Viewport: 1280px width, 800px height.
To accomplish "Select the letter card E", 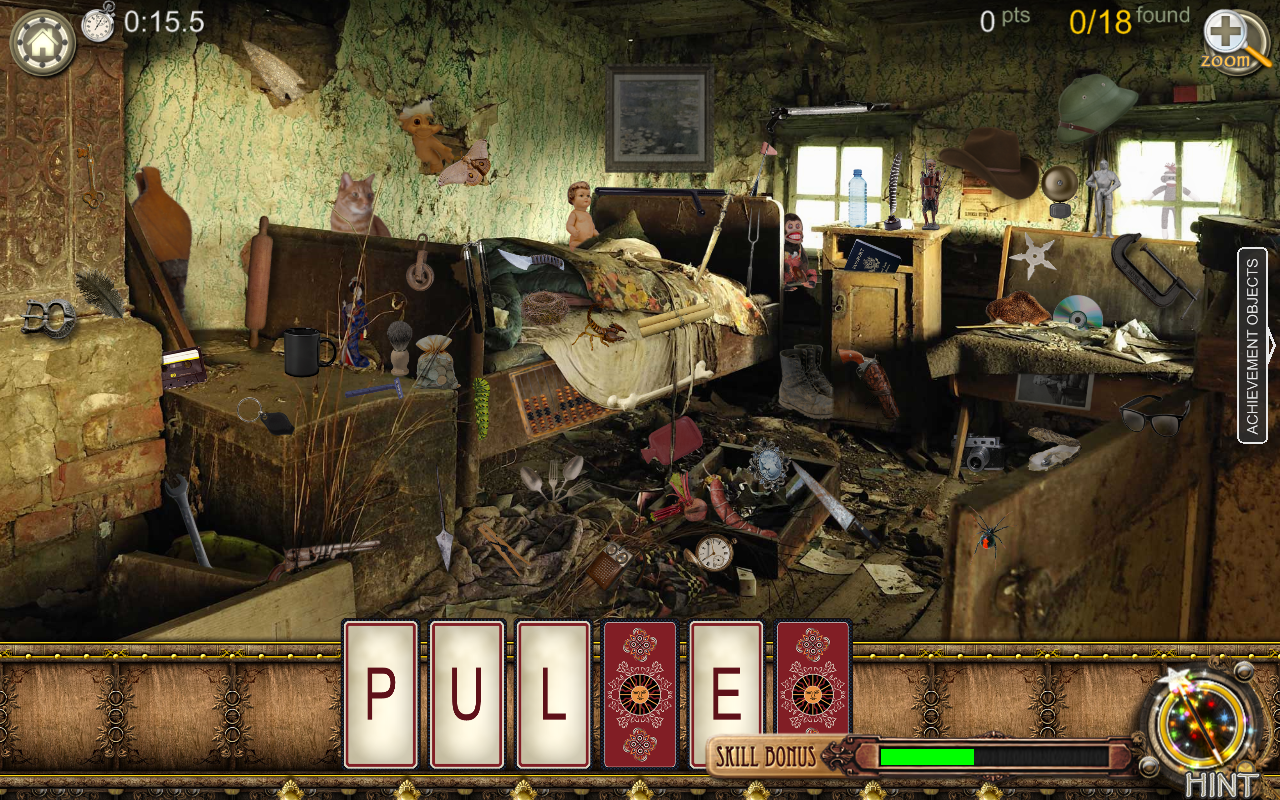I will coord(725,693).
